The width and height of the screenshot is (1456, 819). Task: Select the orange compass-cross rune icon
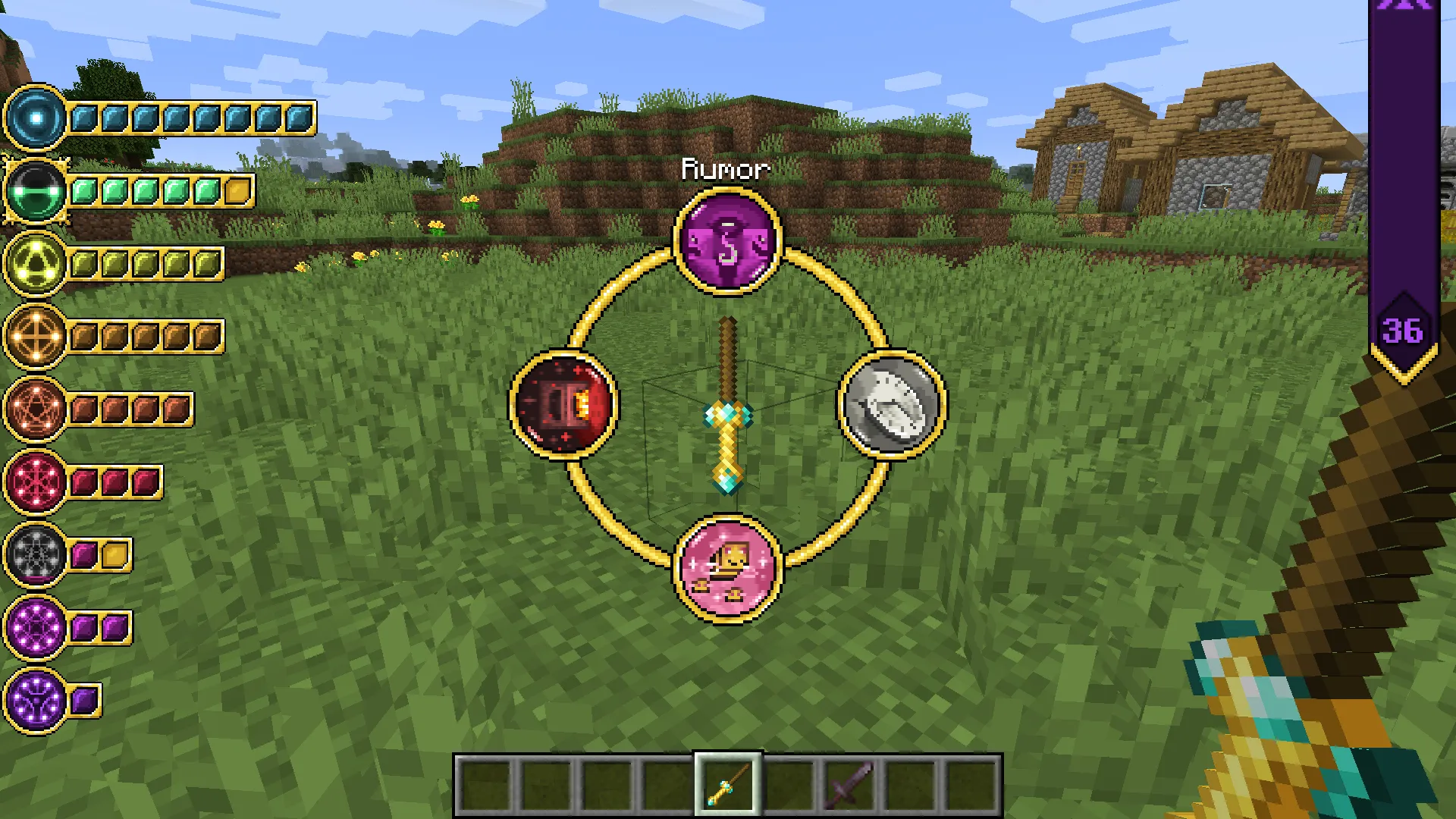pyautogui.click(x=34, y=332)
